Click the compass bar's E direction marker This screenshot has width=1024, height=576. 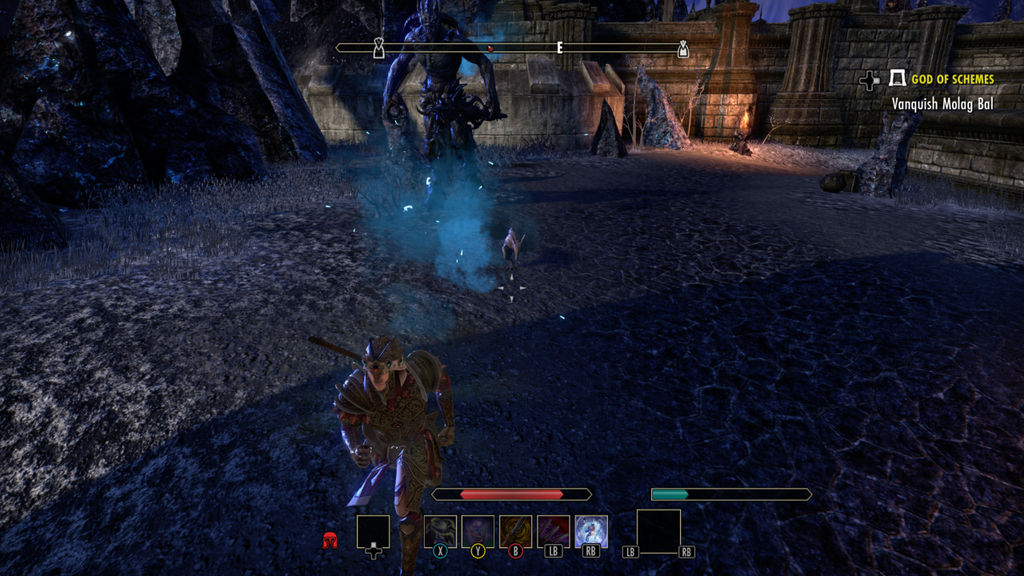559,47
